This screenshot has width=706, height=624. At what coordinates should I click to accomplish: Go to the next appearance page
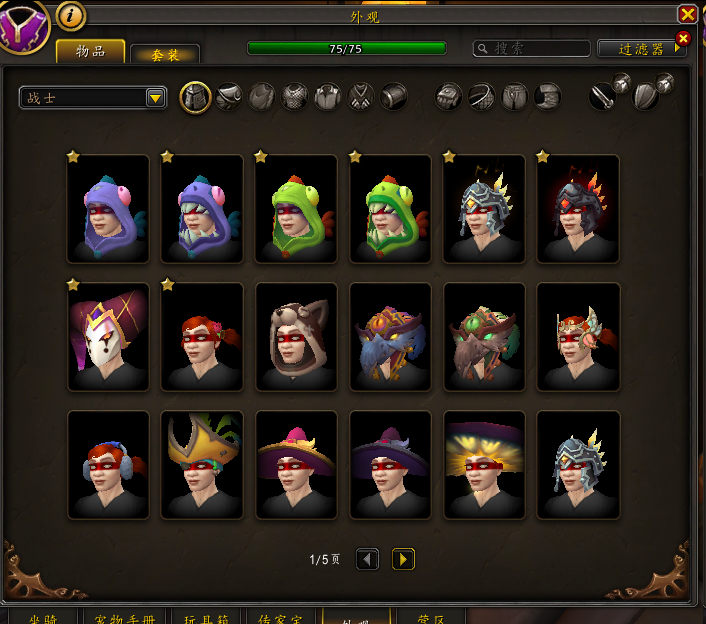click(x=403, y=559)
